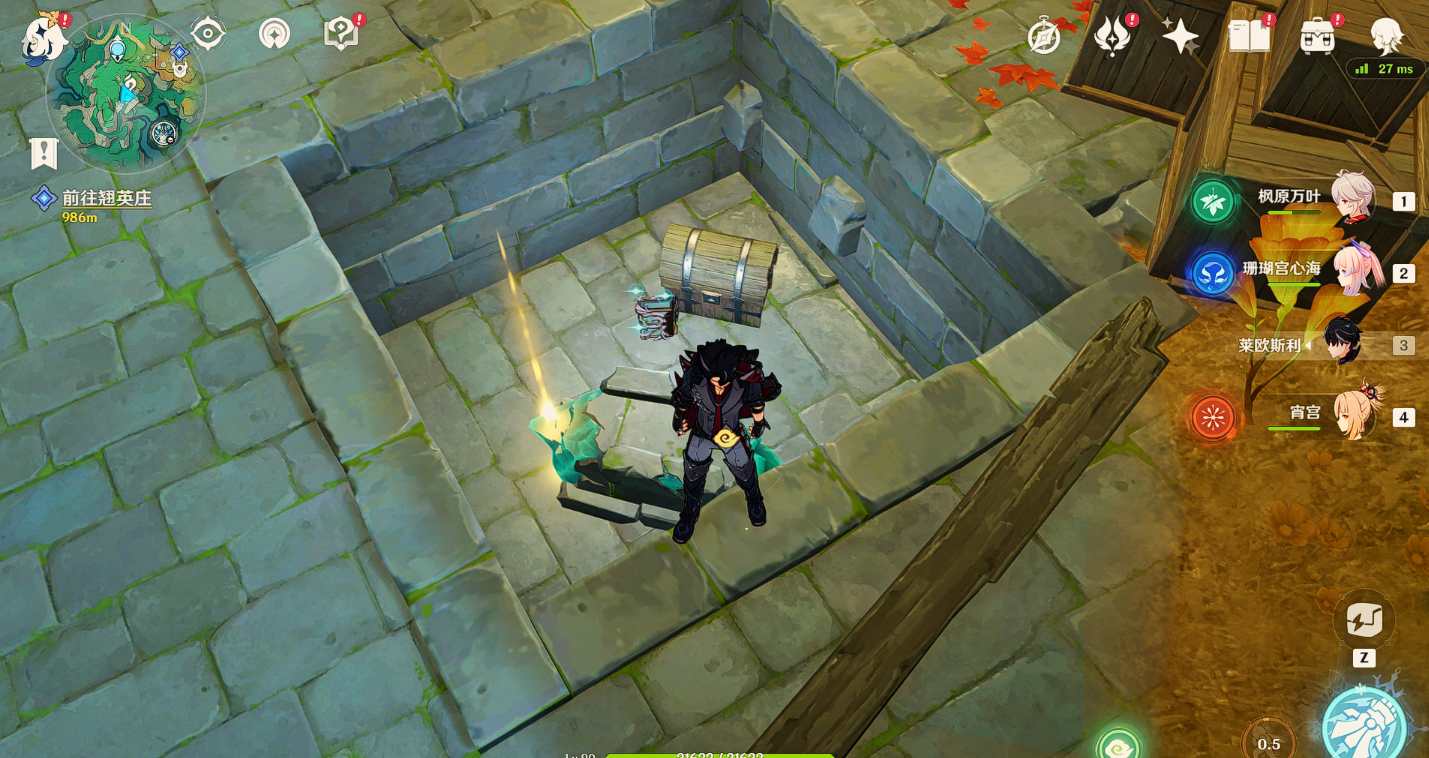Click the speech-bubble question mark icon
The width and height of the screenshot is (1429, 758).
(341, 35)
